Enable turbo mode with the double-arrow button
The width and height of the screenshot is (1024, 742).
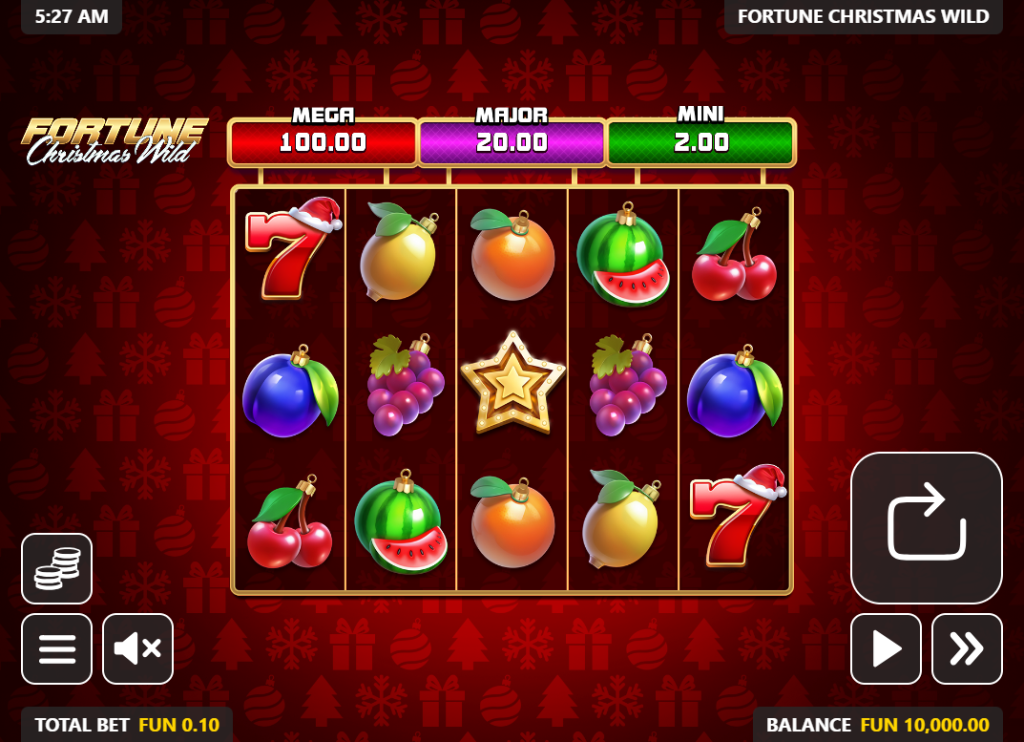point(967,649)
